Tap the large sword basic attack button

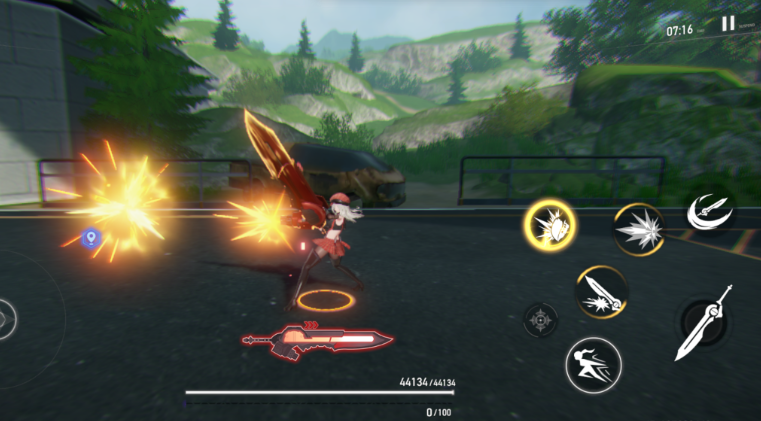click(704, 323)
